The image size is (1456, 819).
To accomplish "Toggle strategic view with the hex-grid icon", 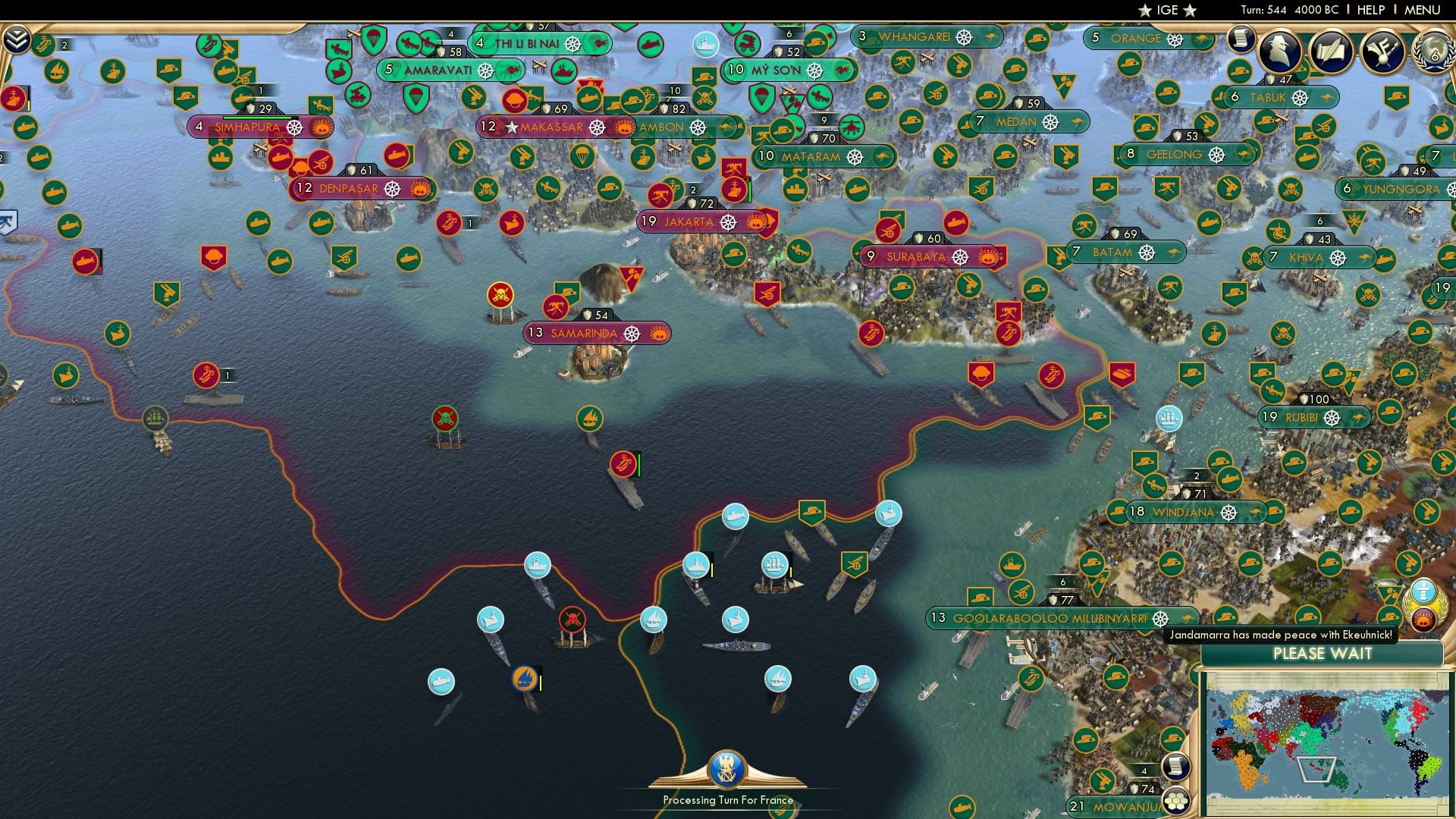I will pos(1176,802).
